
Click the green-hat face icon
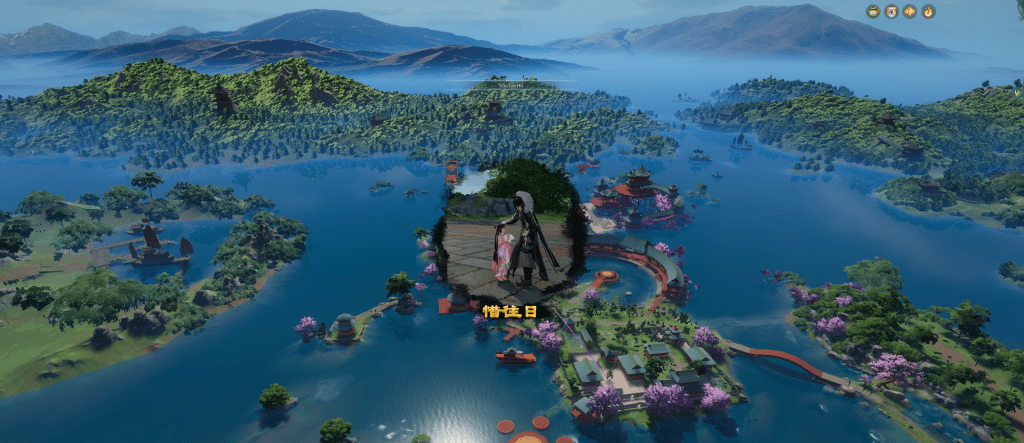pos(873,12)
